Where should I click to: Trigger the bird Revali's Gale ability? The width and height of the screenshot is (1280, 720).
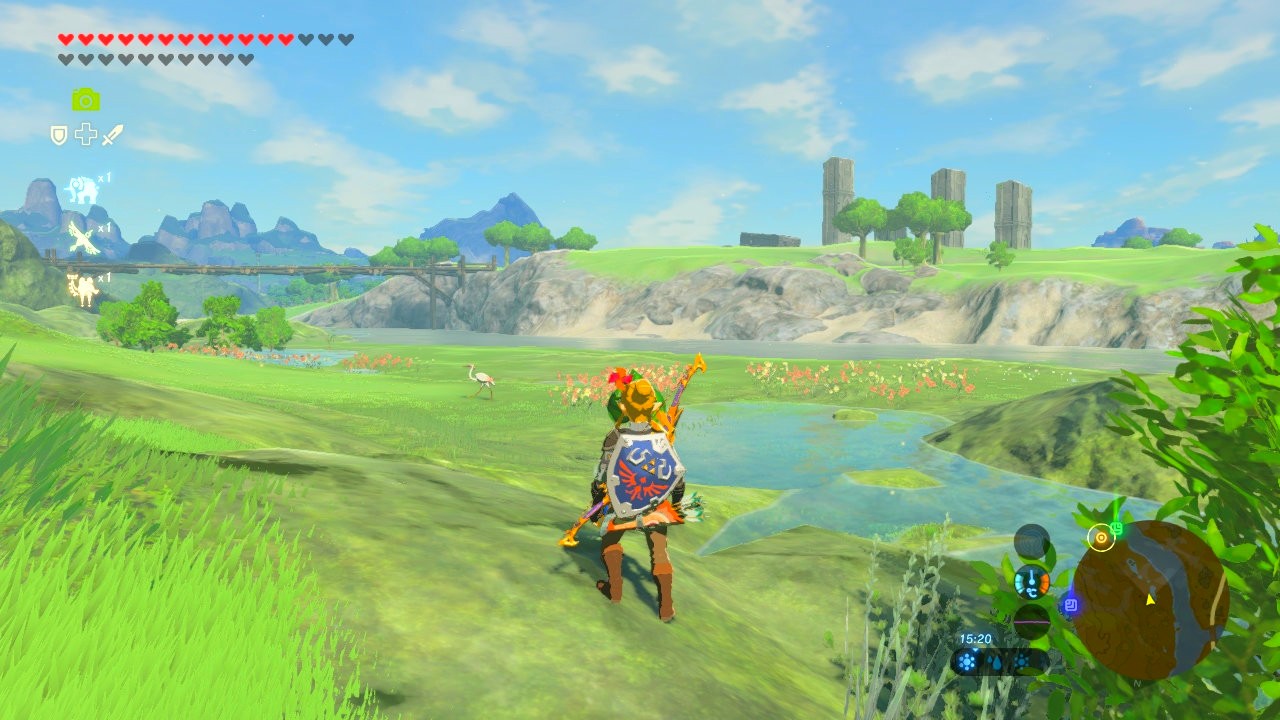click(82, 238)
